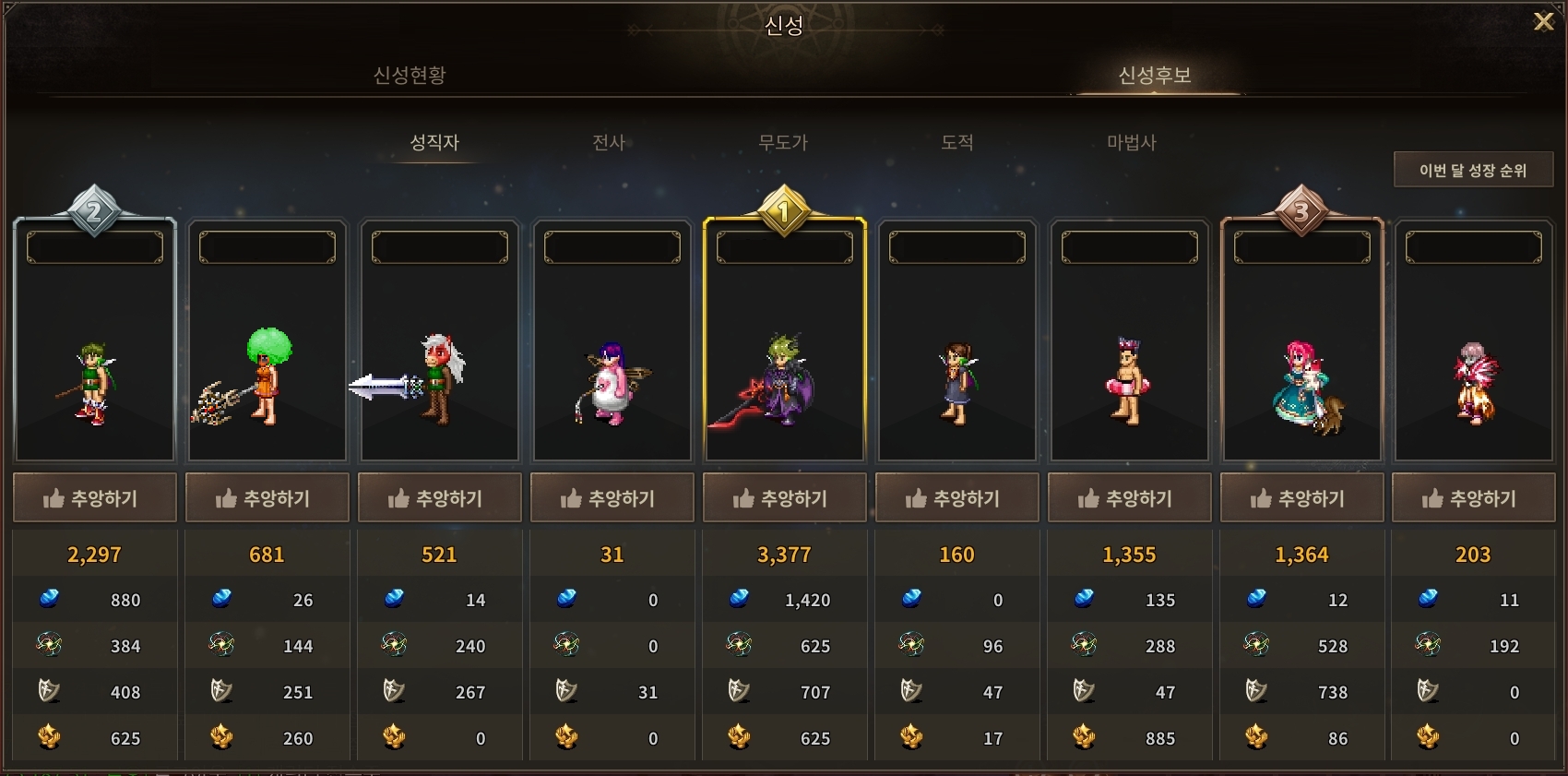The width and height of the screenshot is (1568, 776).
Task: Click 추앙하기 under the green afro character
Action: [x=267, y=498]
